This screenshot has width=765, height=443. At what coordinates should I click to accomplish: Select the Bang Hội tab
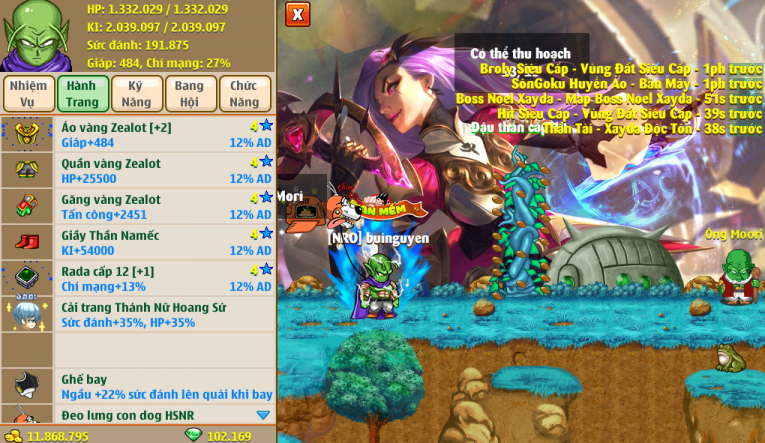(189, 93)
